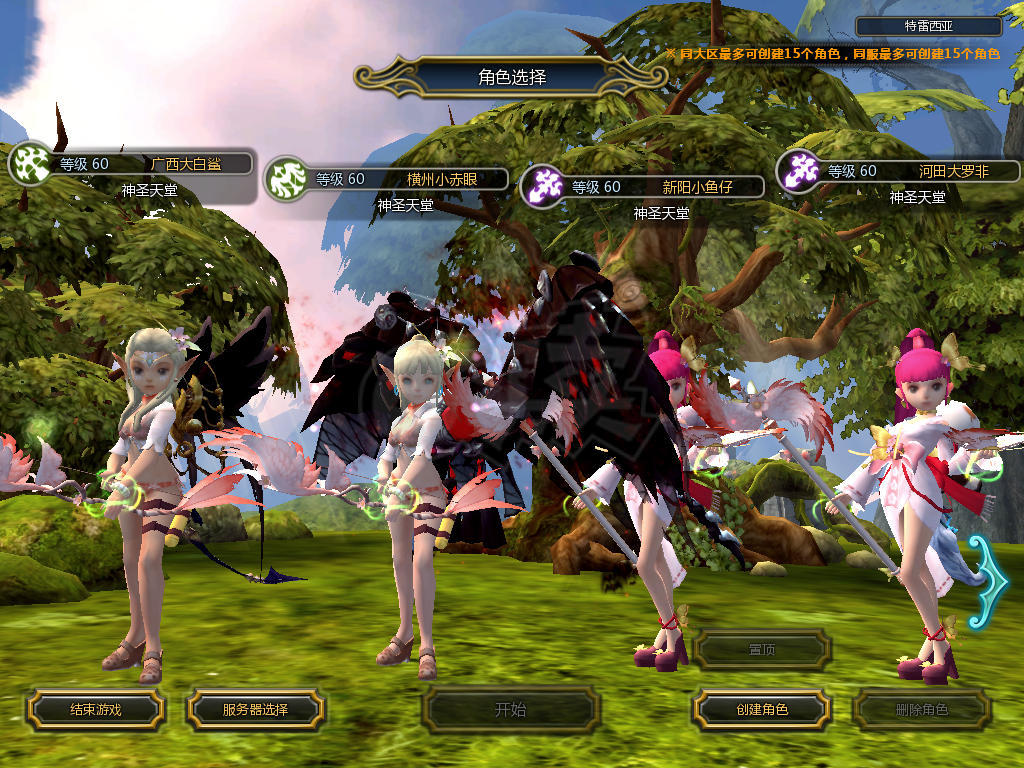Click the 特蕾西亚 server name box

(929, 27)
